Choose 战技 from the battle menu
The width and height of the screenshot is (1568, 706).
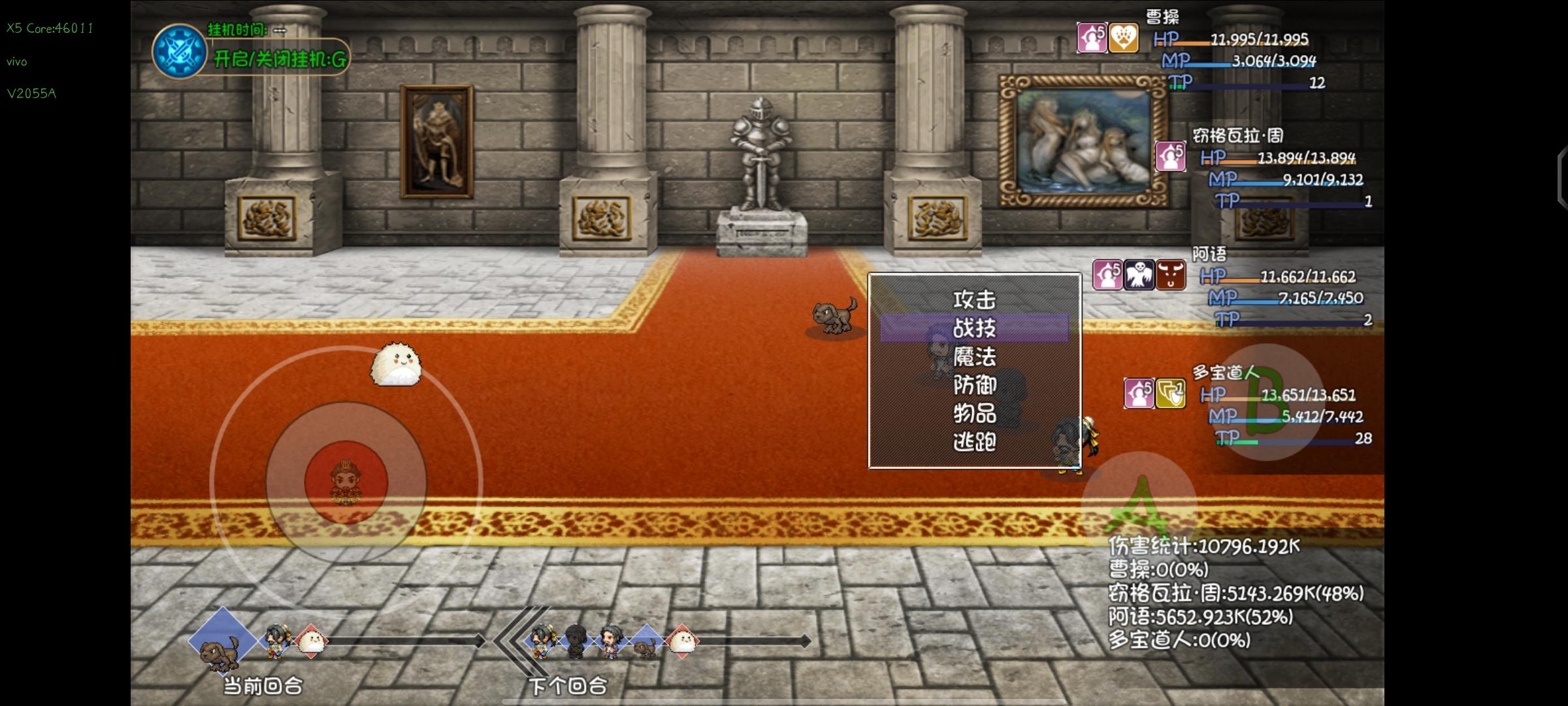tap(974, 328)
